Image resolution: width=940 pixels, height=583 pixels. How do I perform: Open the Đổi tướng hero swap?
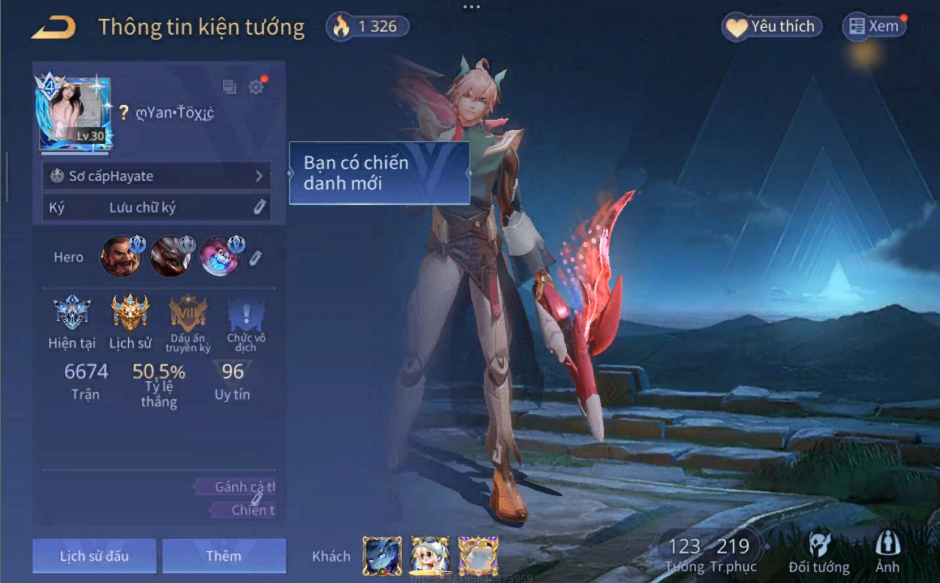pyautogui.click(x=819, y=552)
